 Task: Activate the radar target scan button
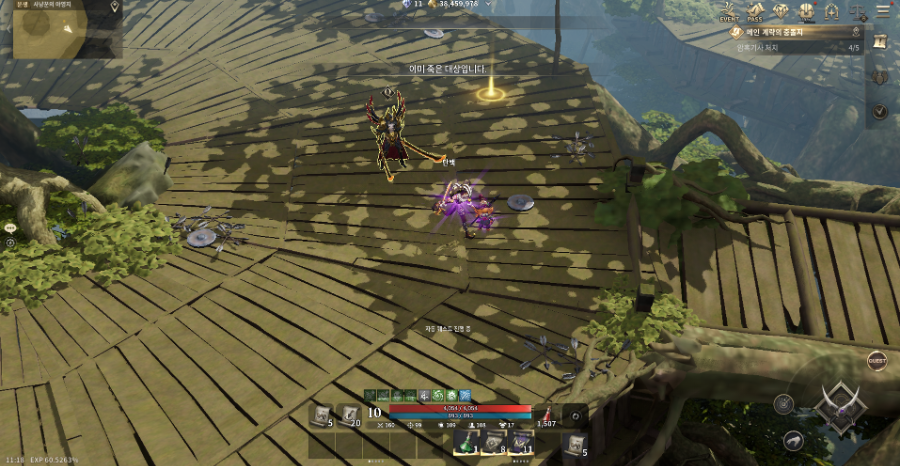(786, 404)
